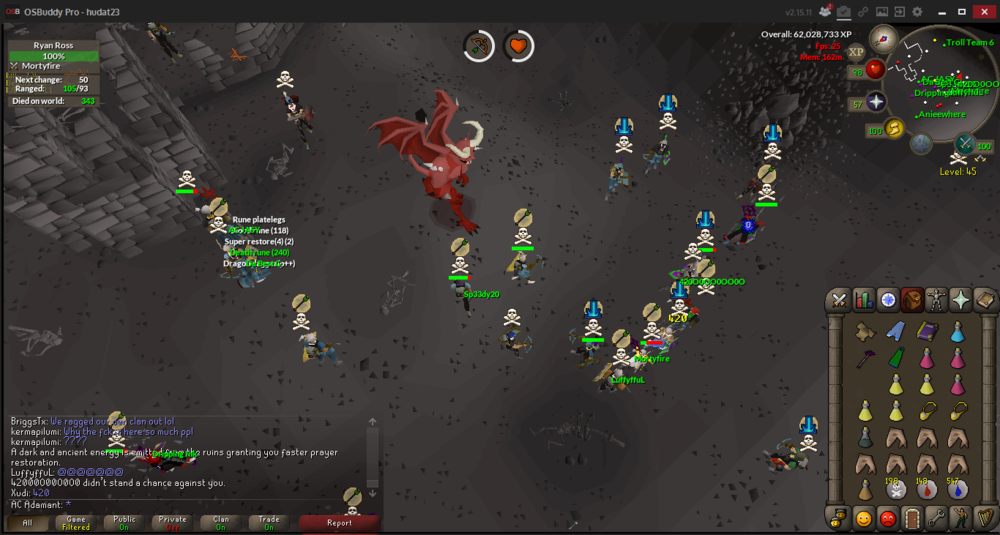Open the Music Player harp tab
The height and width of the screenshot is (535, 1000).
point(985,518)
